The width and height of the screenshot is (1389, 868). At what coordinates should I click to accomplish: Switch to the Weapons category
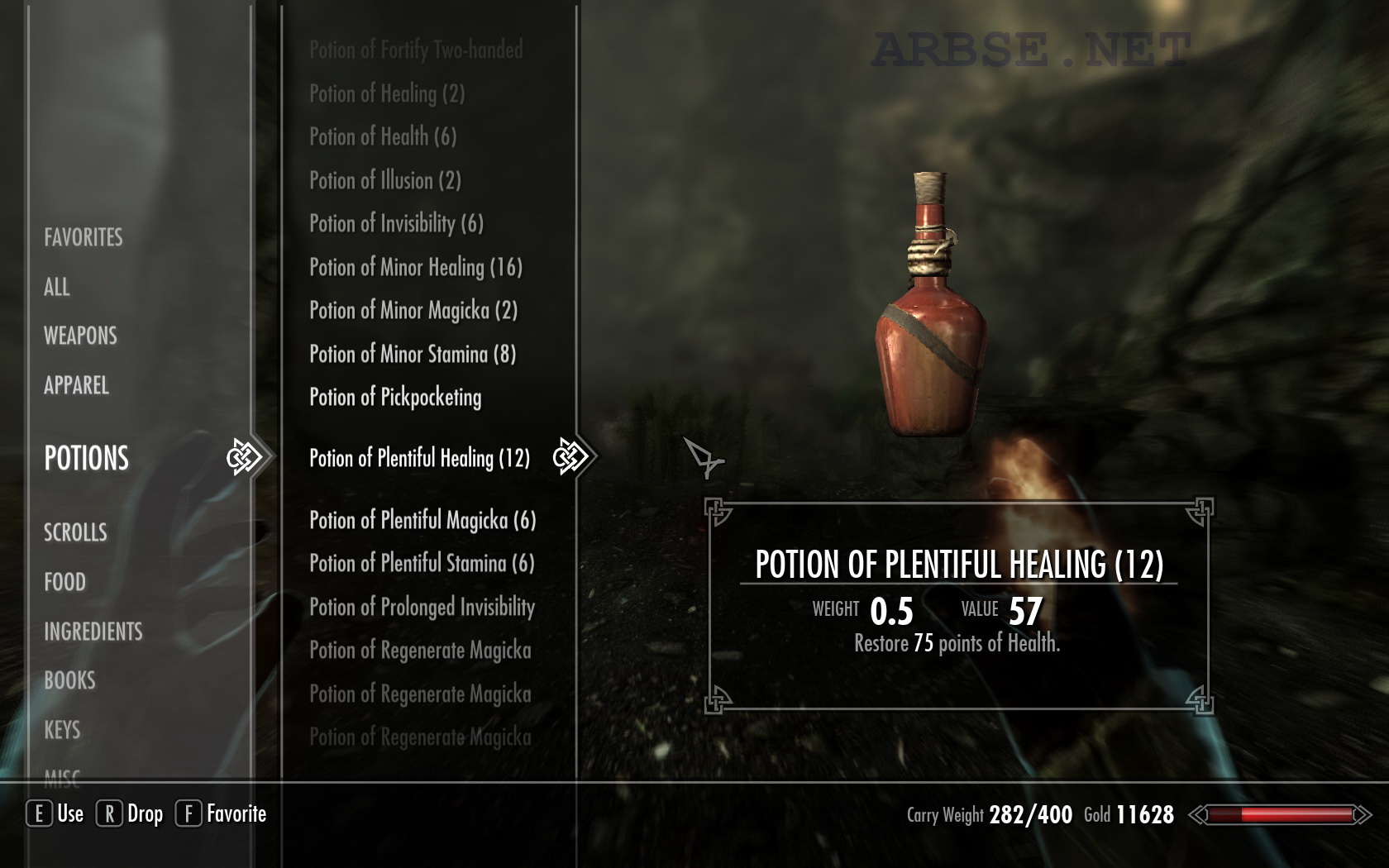80,336
